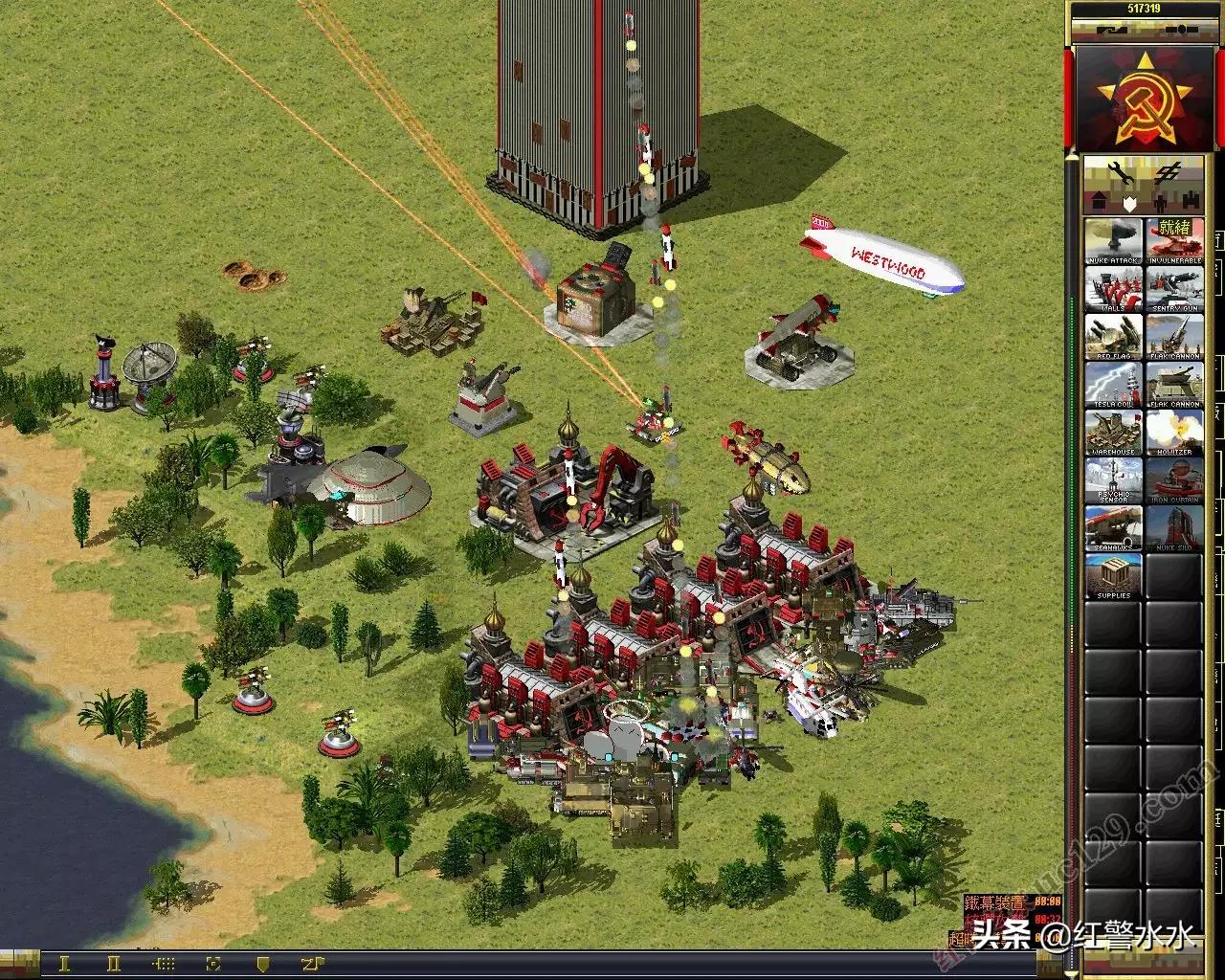Select Walls from the build list
Viewport: 1225px width, 980px height.
(x=1113, y=289)
